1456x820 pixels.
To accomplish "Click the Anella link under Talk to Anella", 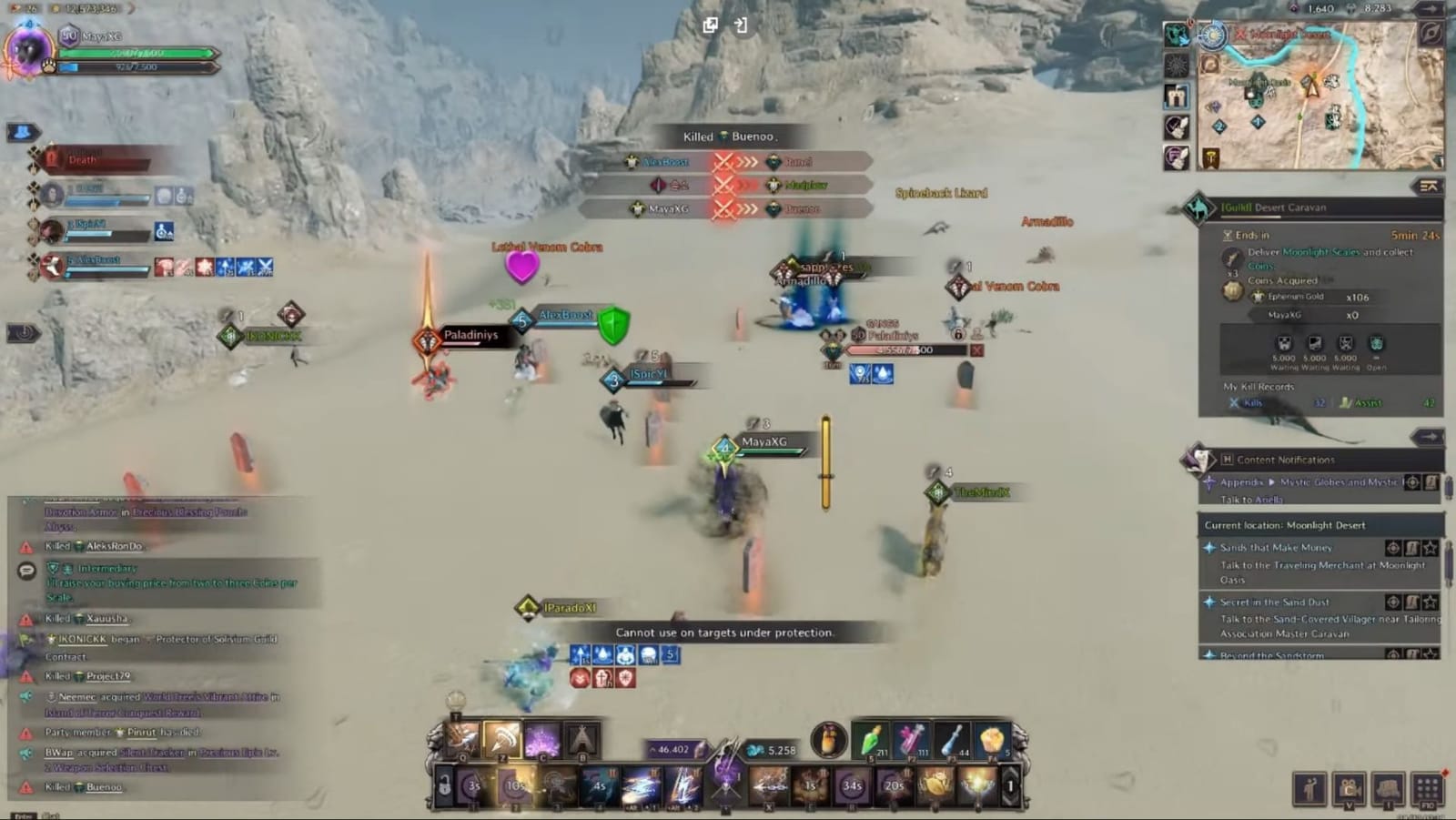I will click(1271, 500).
